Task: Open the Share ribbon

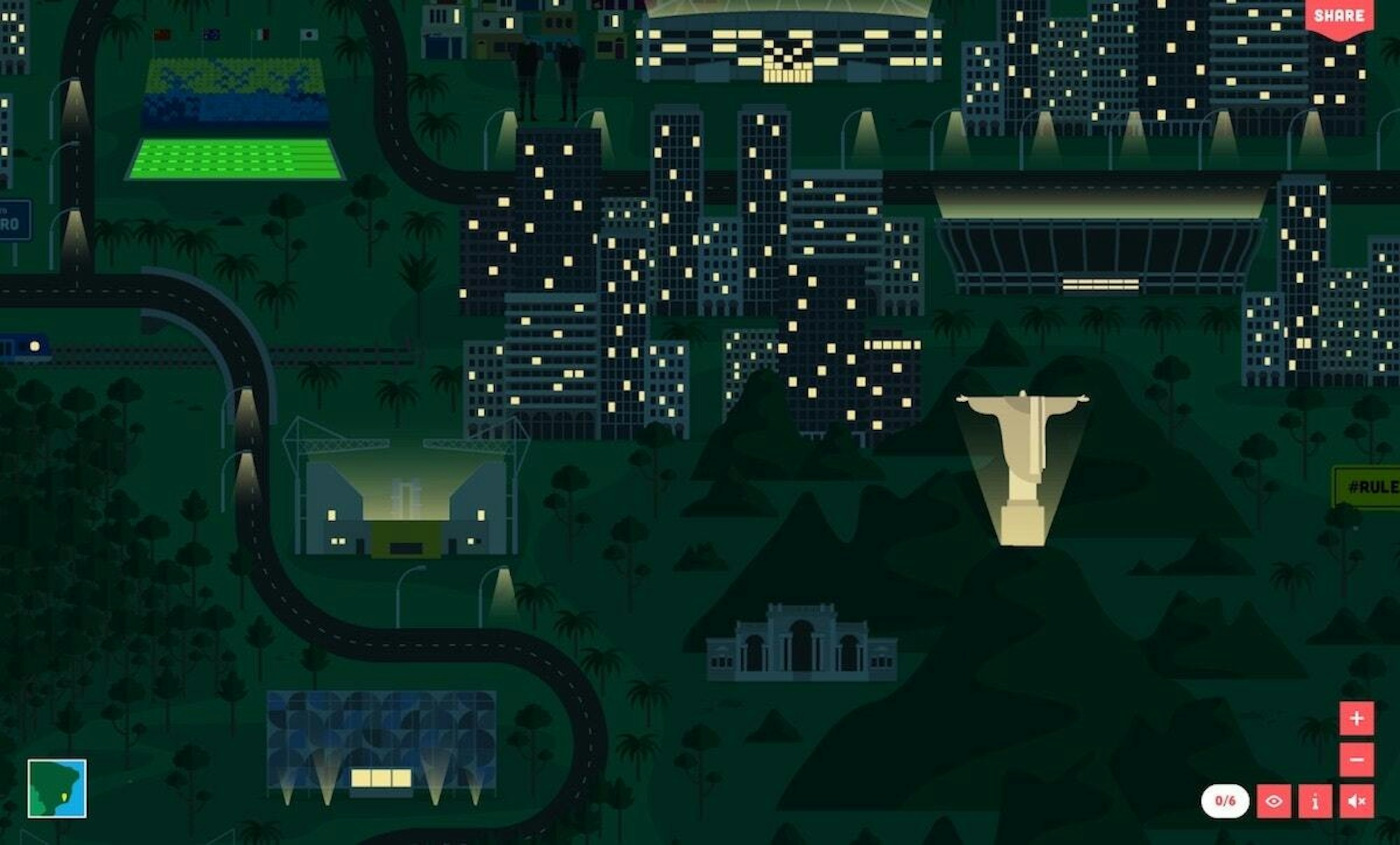Action: click(1338, 16)
